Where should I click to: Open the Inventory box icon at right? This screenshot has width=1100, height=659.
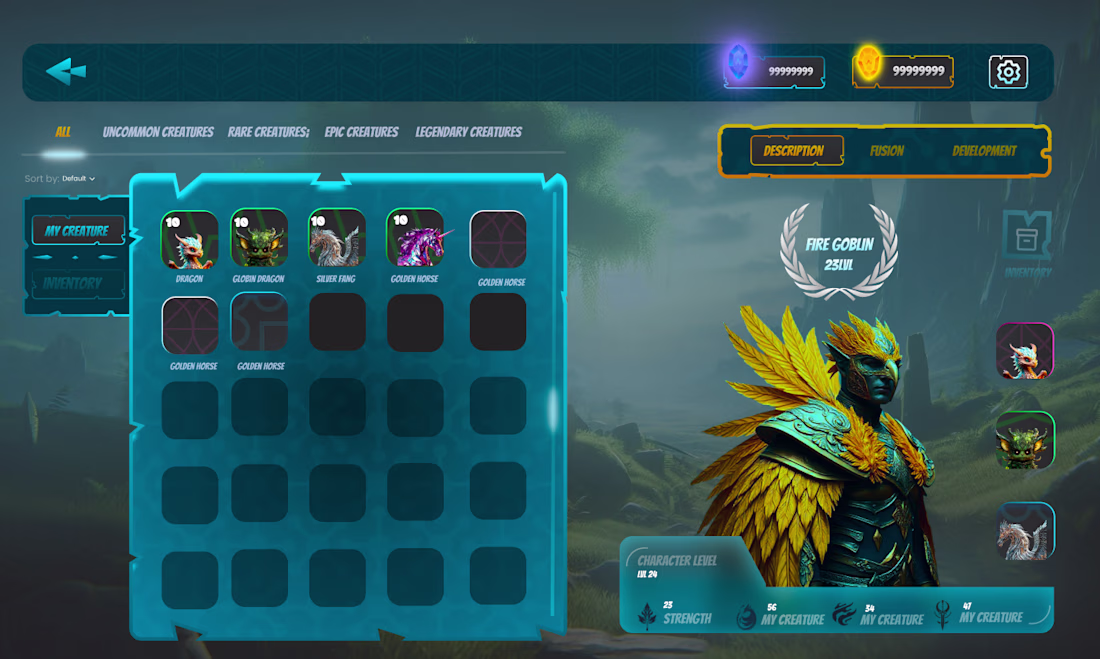pyautogui.click(x=1027, y=240)
